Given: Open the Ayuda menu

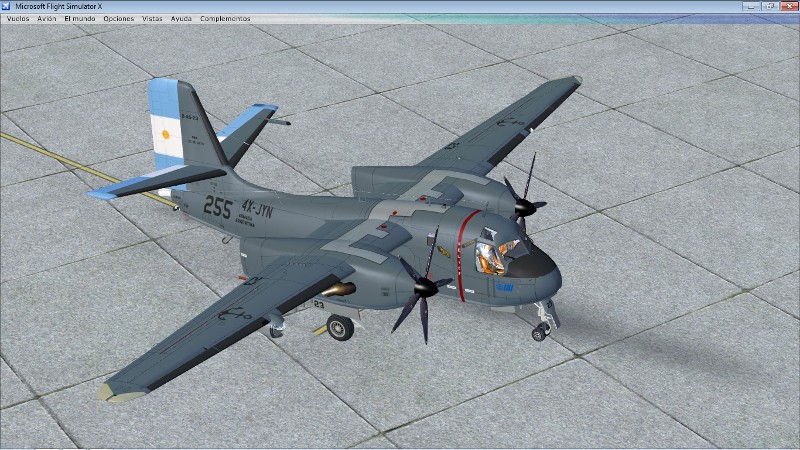Looking at the screenshot, I should click(x=181, y=18).
